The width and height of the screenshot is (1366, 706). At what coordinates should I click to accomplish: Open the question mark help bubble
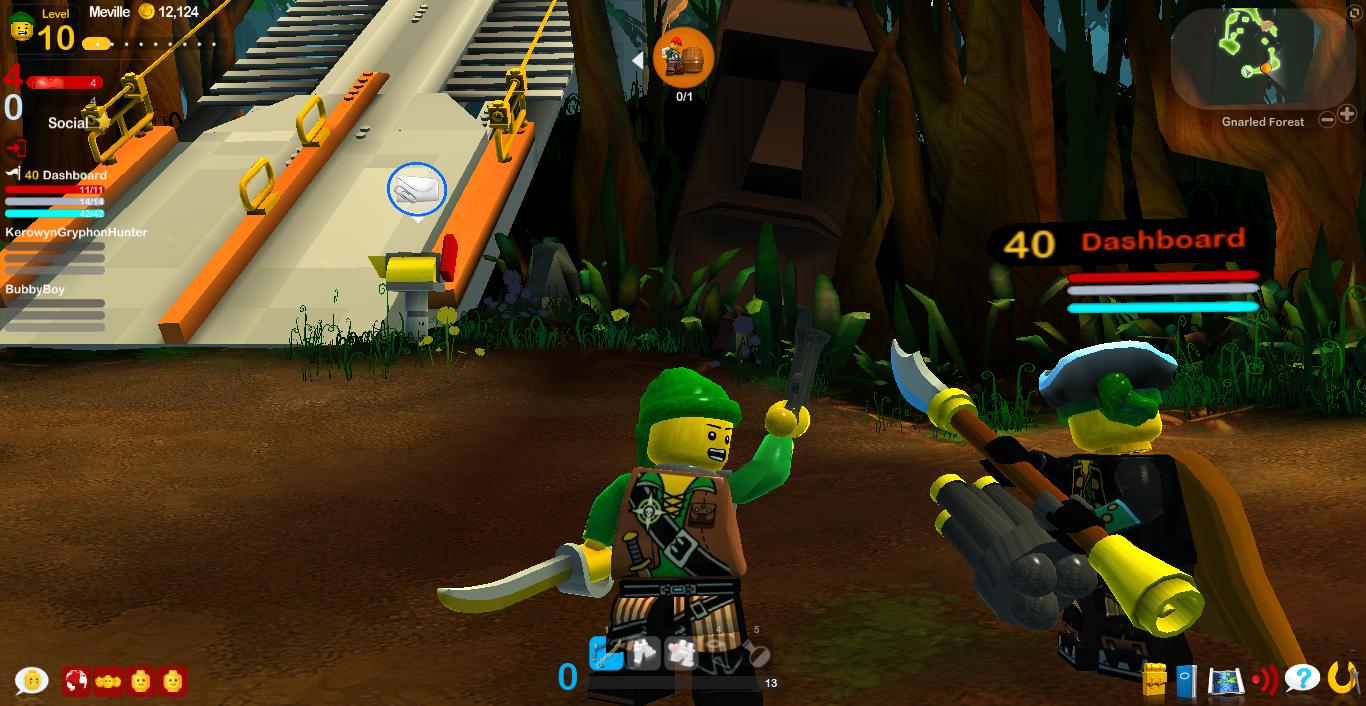pyautogui.click(x=1301, y=679)
